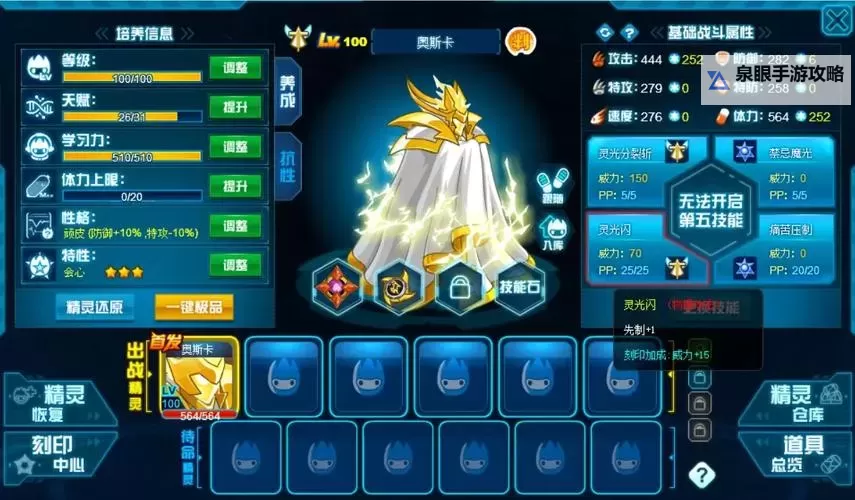
Task: Click the question mark help icon
Action: (703, 475)
